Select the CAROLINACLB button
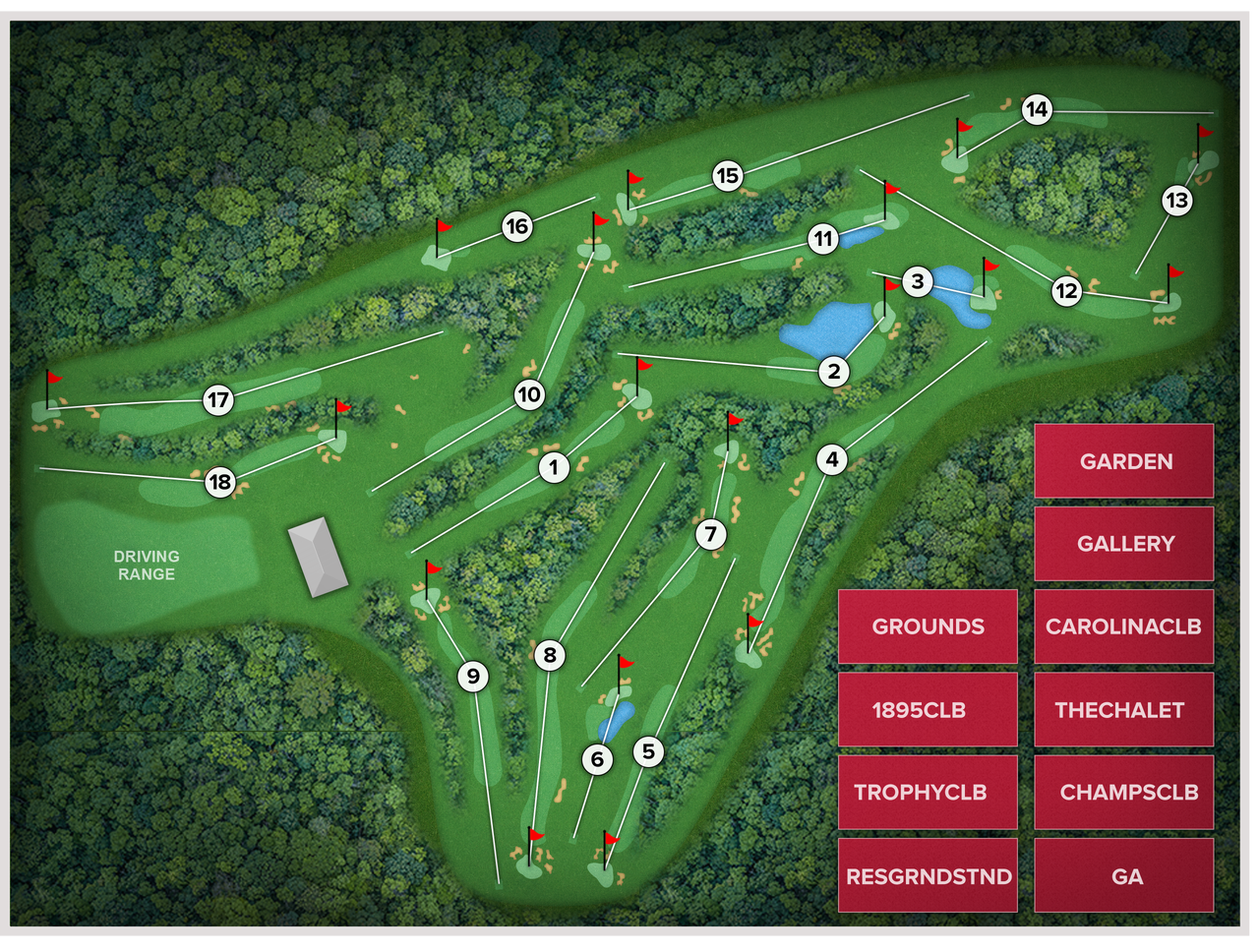Screen dimensions: 1259x952 tap(1124, 626)
